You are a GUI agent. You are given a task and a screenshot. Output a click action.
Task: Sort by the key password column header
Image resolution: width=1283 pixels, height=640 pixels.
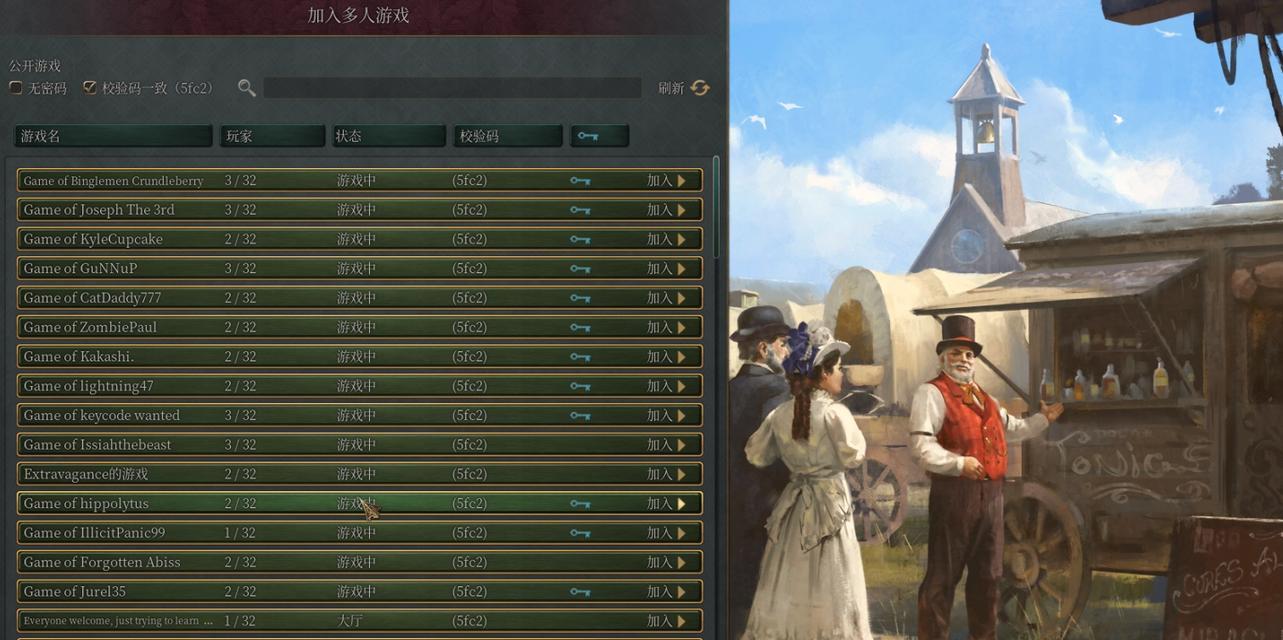(599, 136)
